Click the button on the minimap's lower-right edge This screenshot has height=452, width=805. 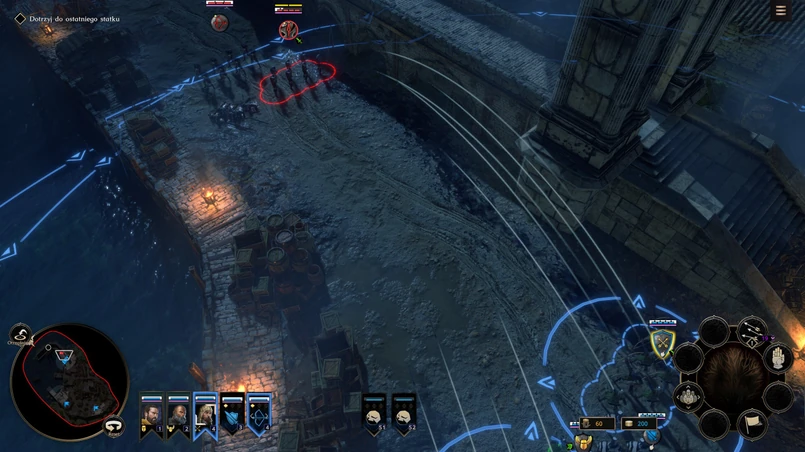click(x=114, y=426)
